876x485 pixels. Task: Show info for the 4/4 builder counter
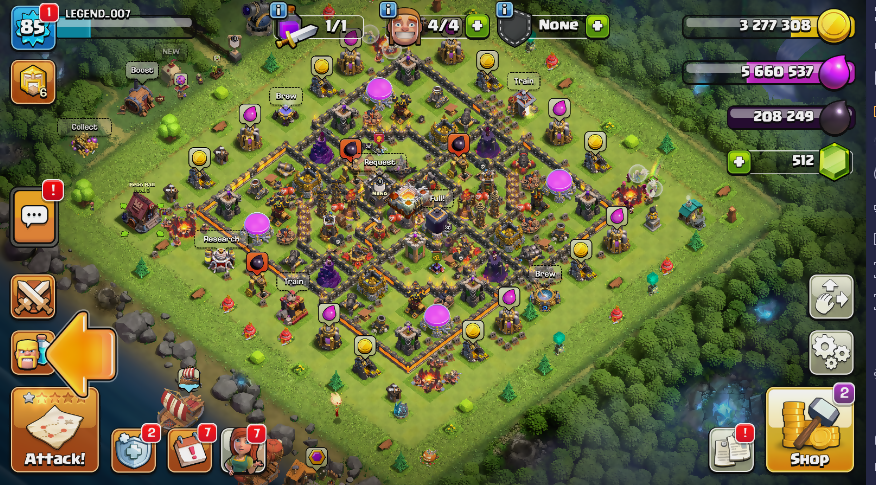tap(388, 10)
